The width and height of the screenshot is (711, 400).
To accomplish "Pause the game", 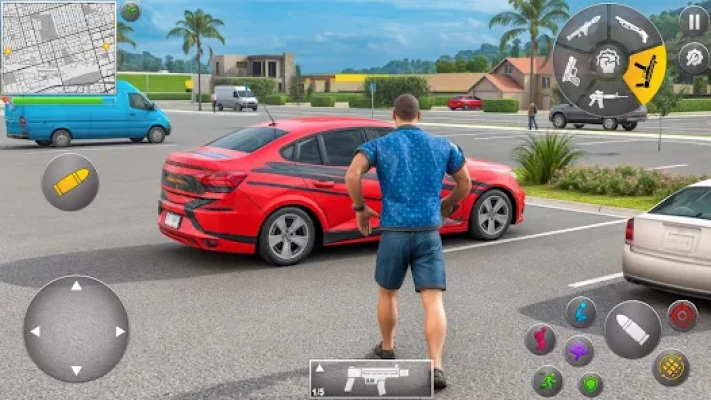I will (693, 21).
